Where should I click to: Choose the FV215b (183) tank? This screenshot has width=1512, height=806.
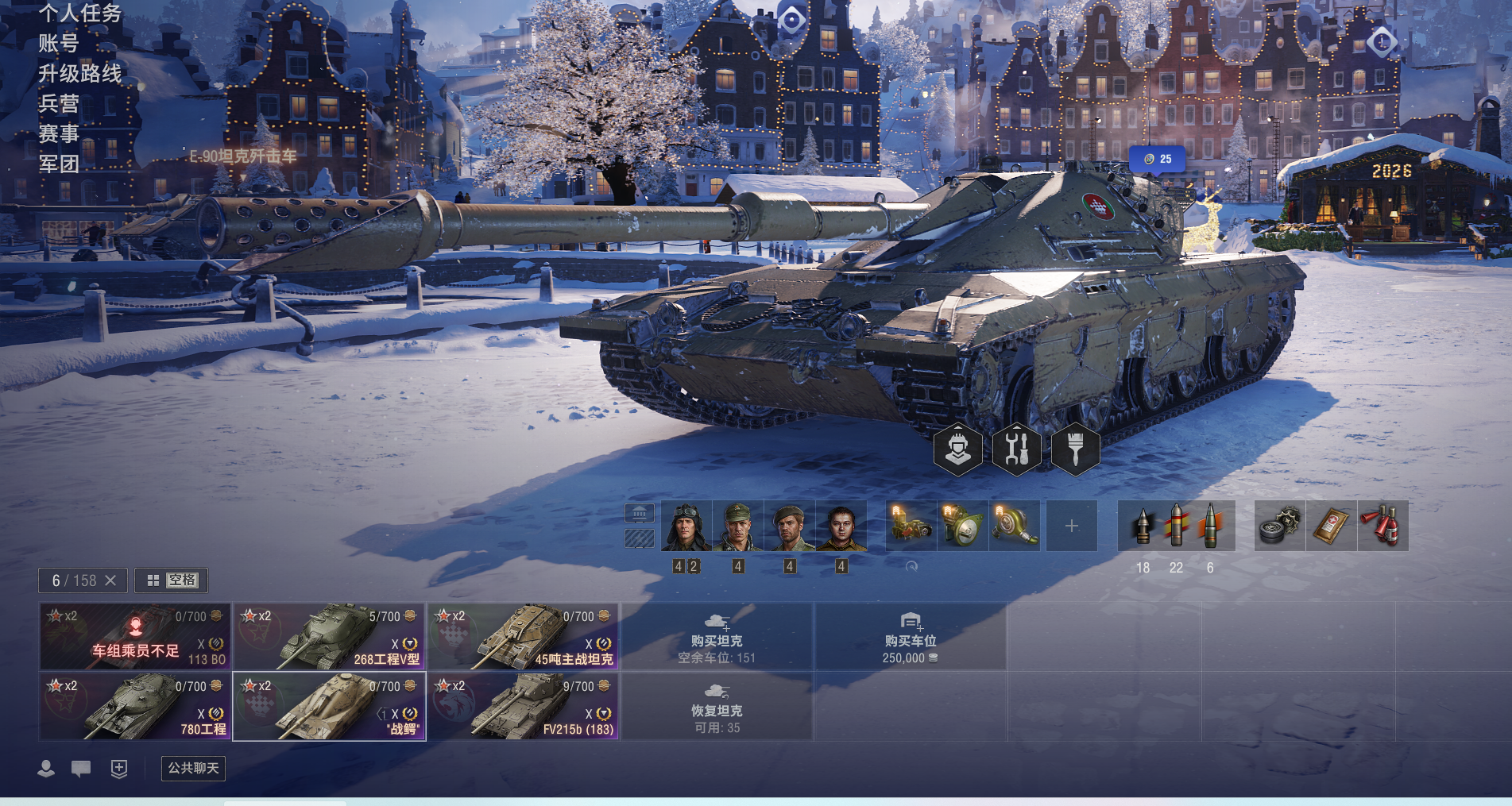pos(523,707)
